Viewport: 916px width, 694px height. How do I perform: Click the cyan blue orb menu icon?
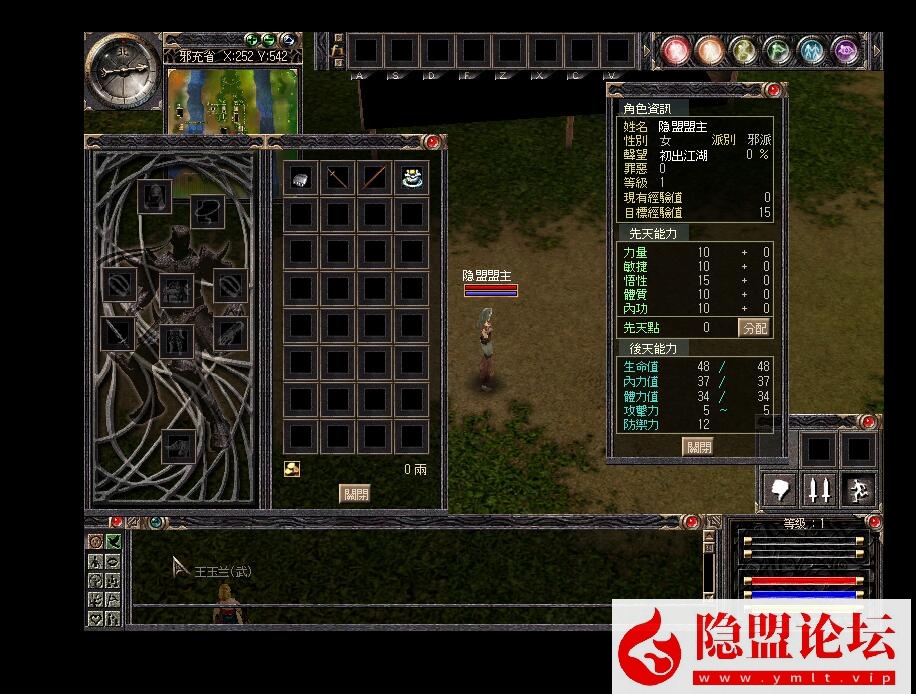(x=811, y=49)
